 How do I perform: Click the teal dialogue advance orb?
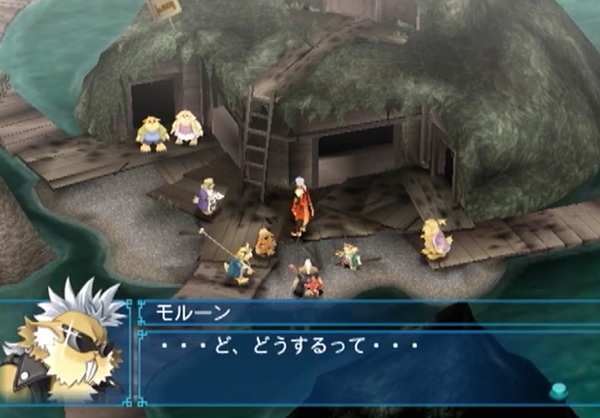coord(558,392)
